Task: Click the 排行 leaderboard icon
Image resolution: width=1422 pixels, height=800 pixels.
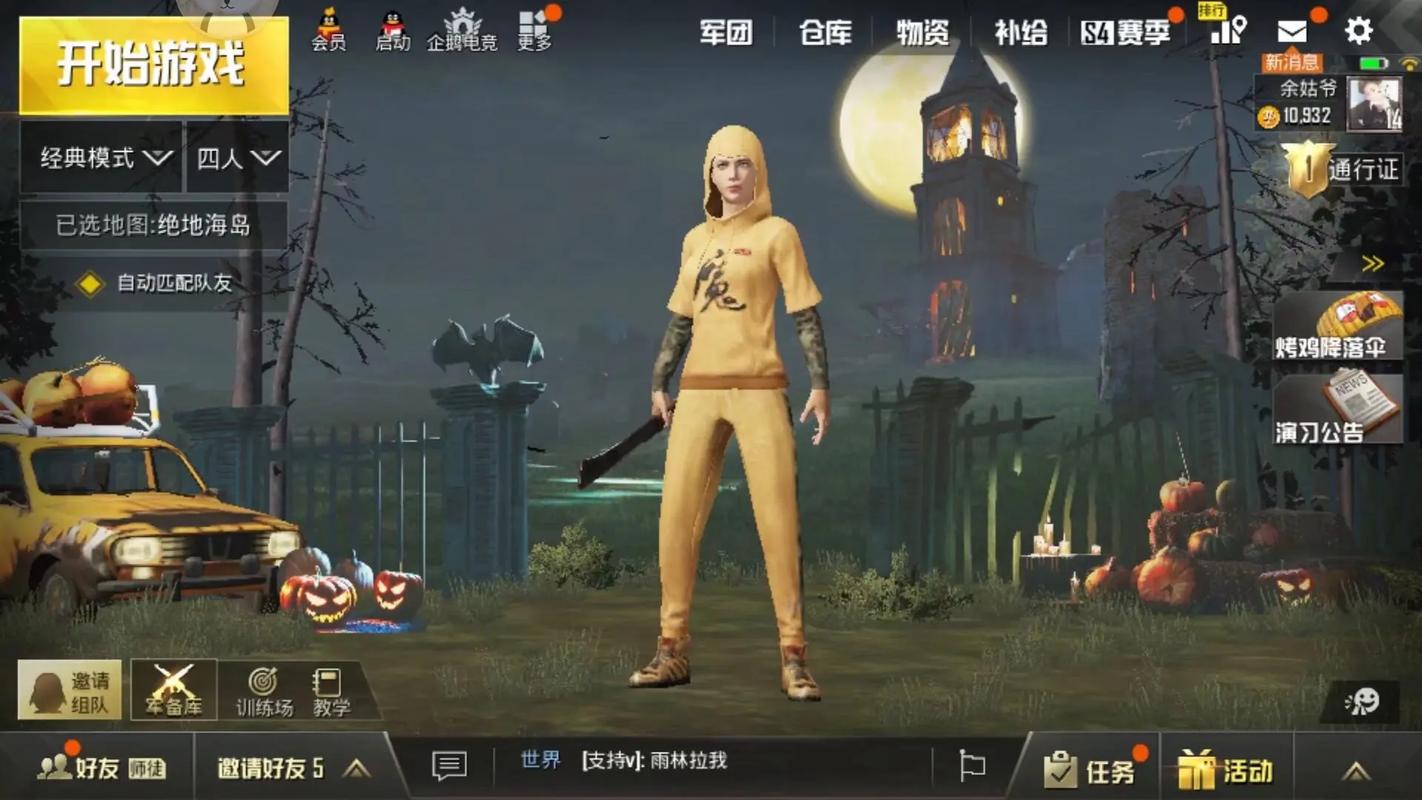Action: point(1228,30)
